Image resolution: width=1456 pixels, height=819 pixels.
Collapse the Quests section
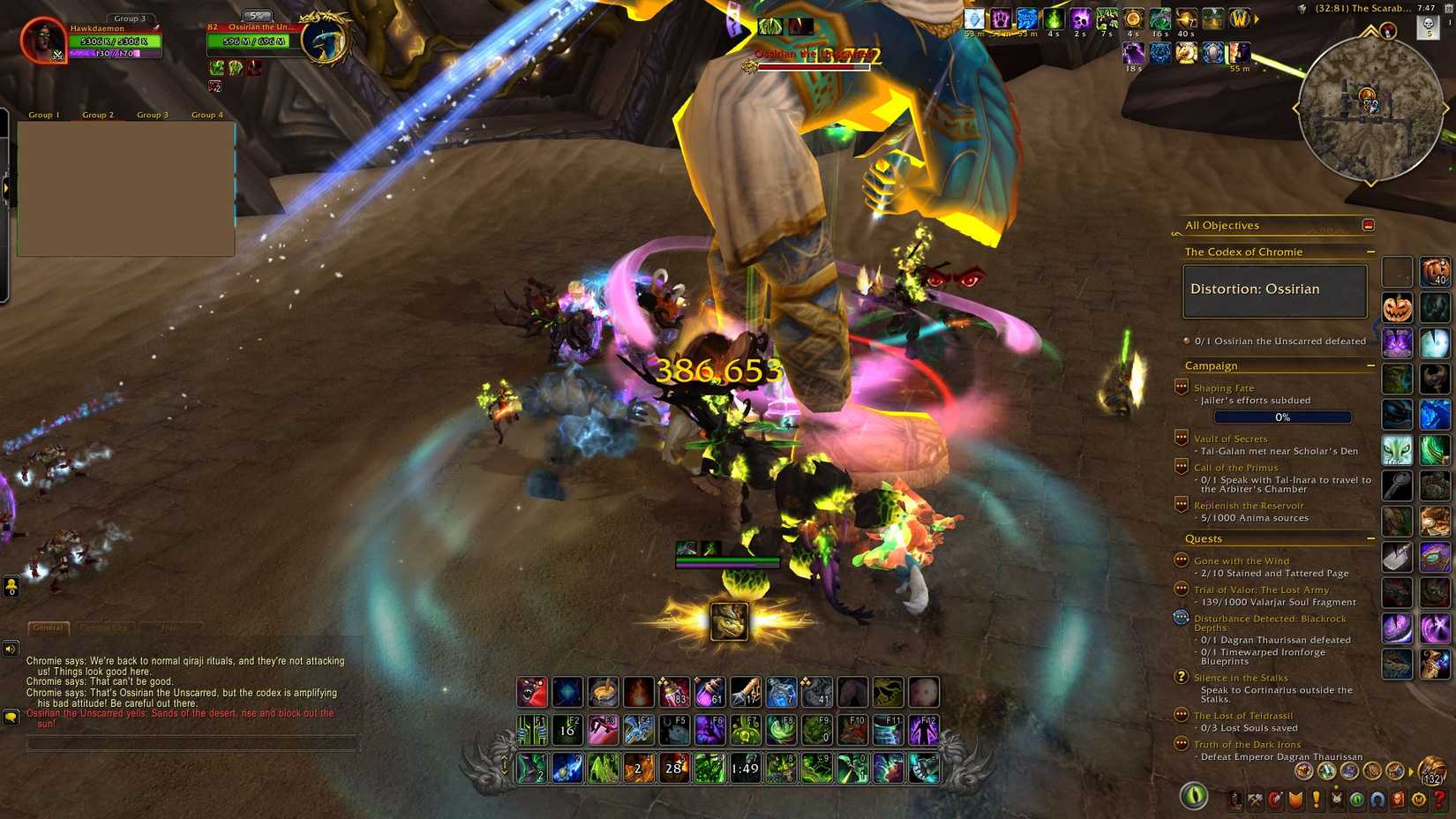pos(1370,538)
